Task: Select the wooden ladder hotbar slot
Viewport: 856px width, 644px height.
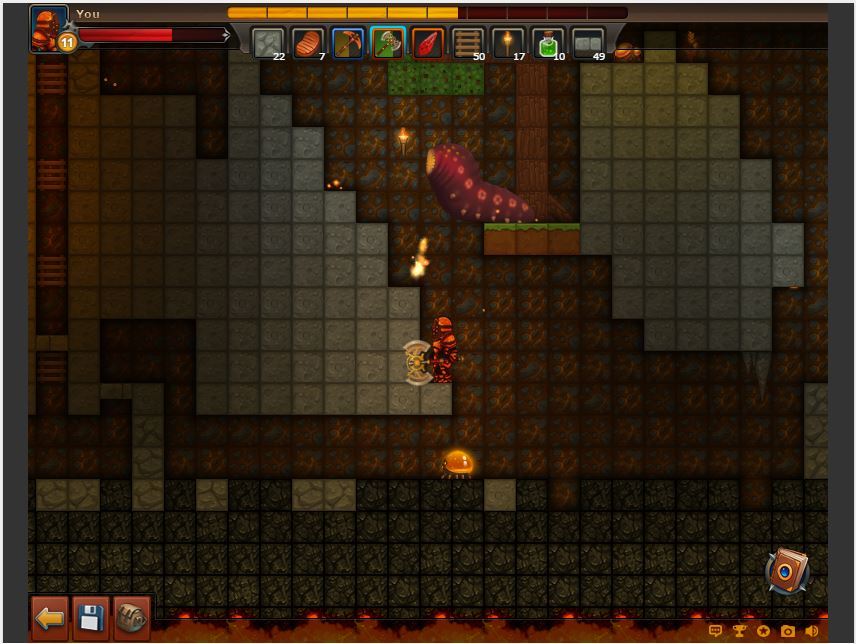Action: (468, 44)
